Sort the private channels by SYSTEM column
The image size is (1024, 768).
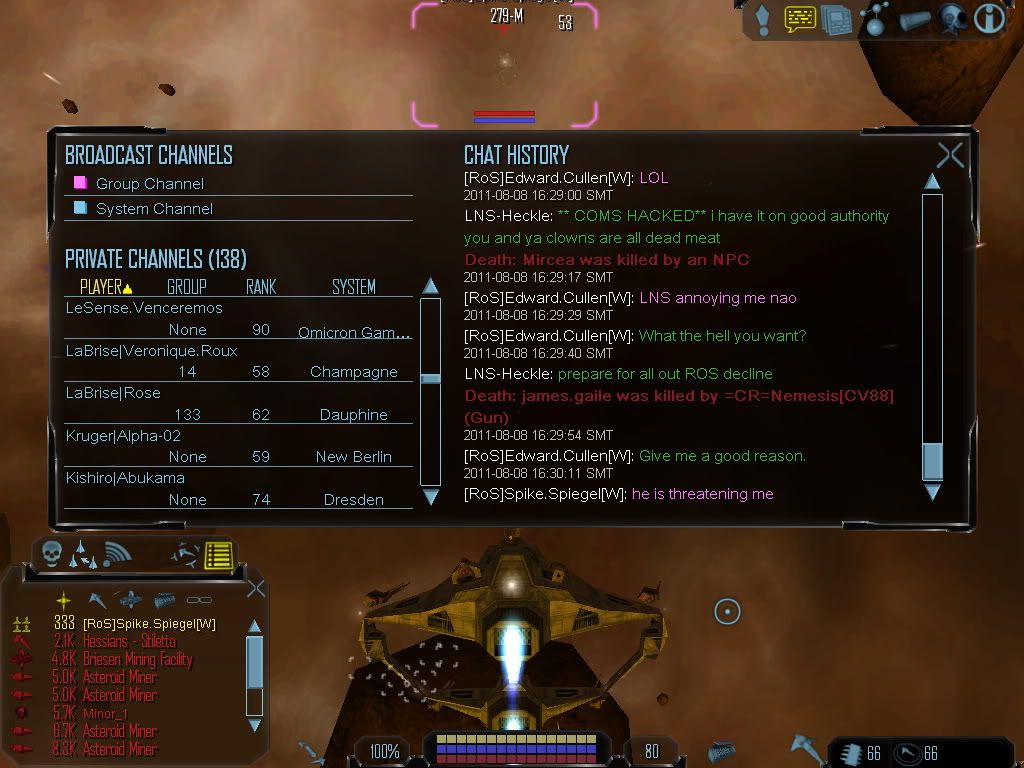pyautogui.click(x=353, y=287)
